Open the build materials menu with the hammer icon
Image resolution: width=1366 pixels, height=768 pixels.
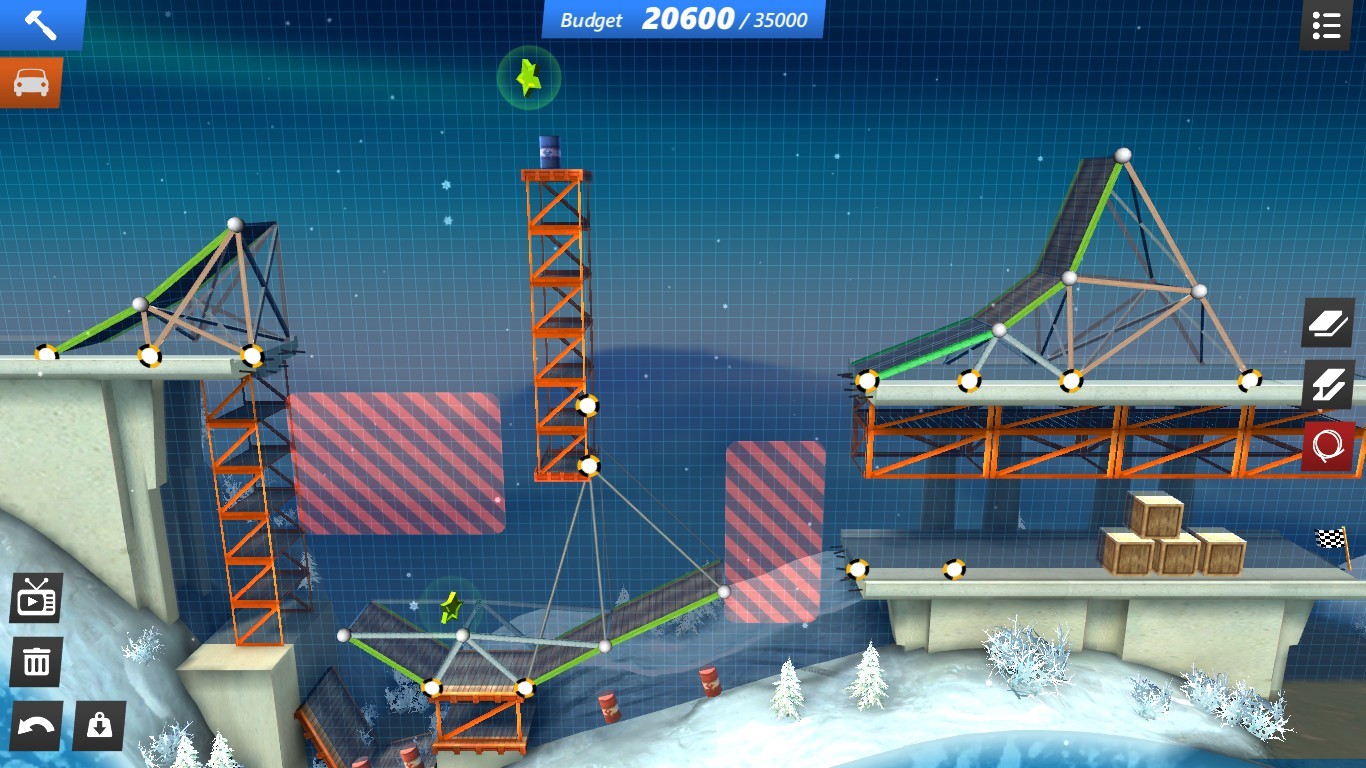40,25
